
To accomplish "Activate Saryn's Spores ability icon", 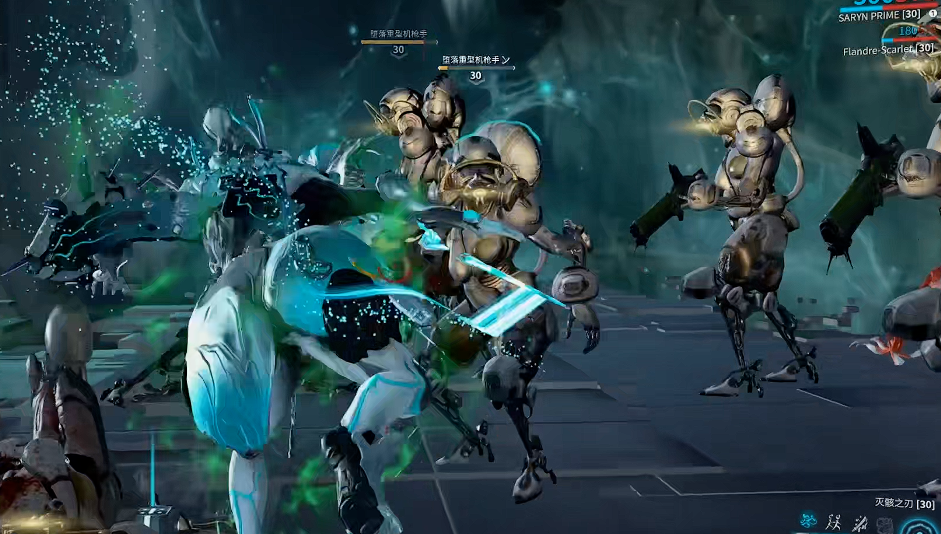I will 808,521.
